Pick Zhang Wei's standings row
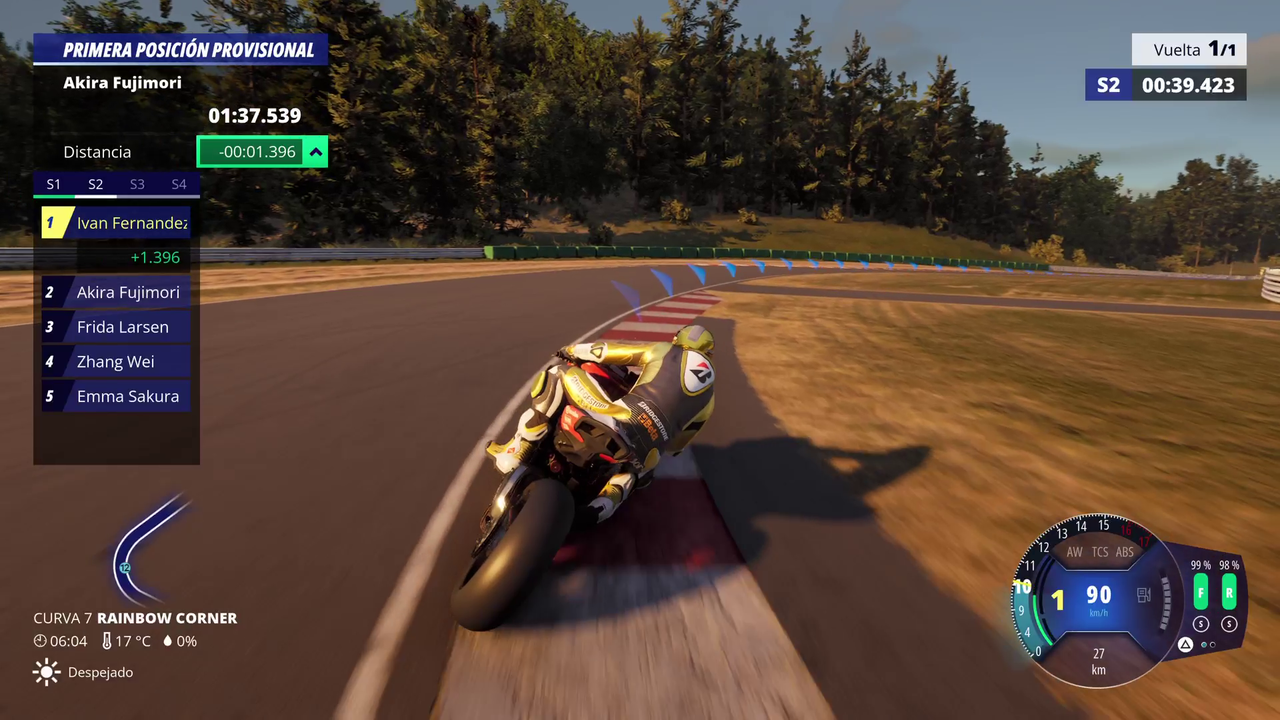This screenshot has height=720, width=1280. click(116, 362)
